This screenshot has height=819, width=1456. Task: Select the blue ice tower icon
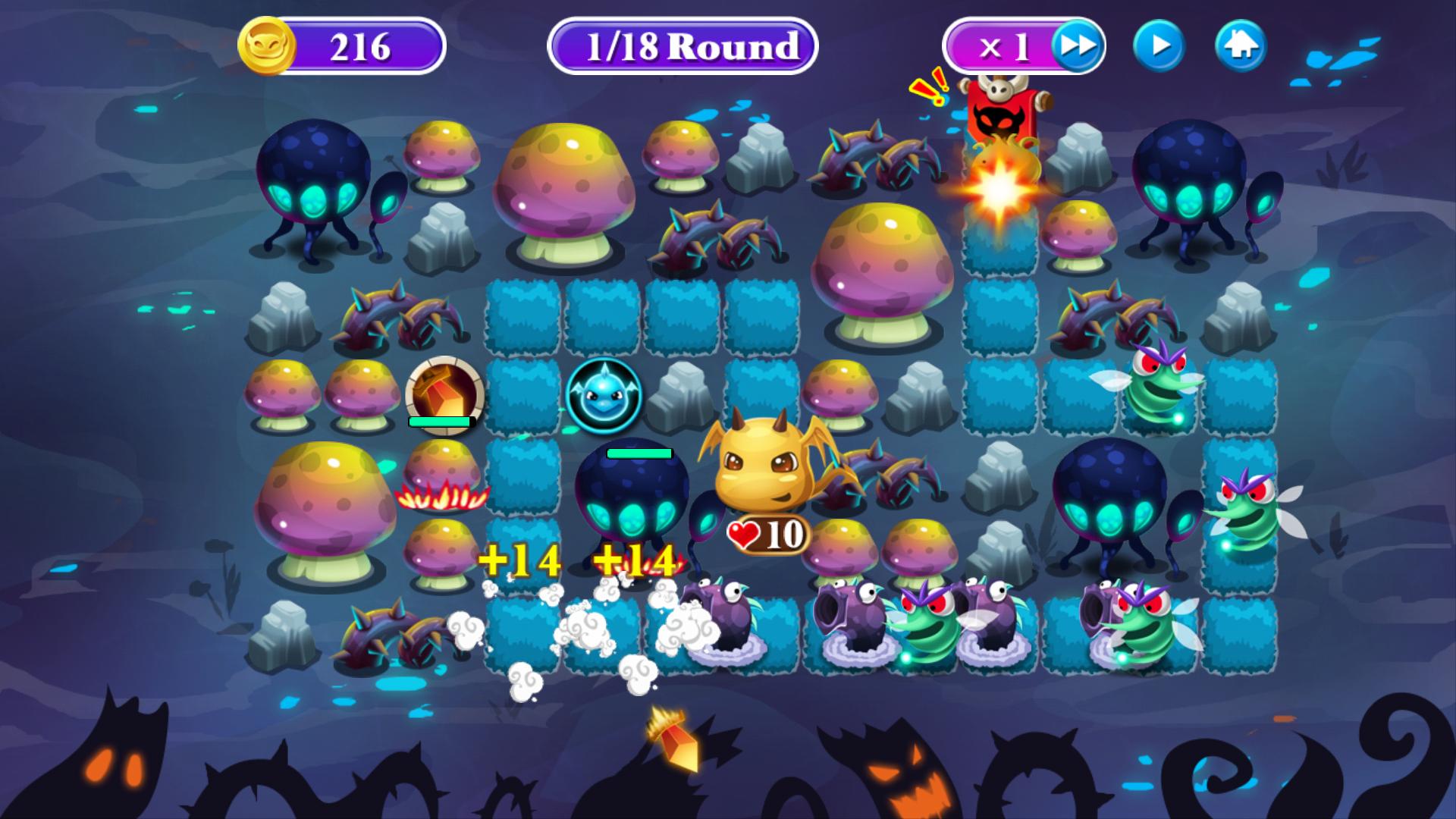[604, 394]
